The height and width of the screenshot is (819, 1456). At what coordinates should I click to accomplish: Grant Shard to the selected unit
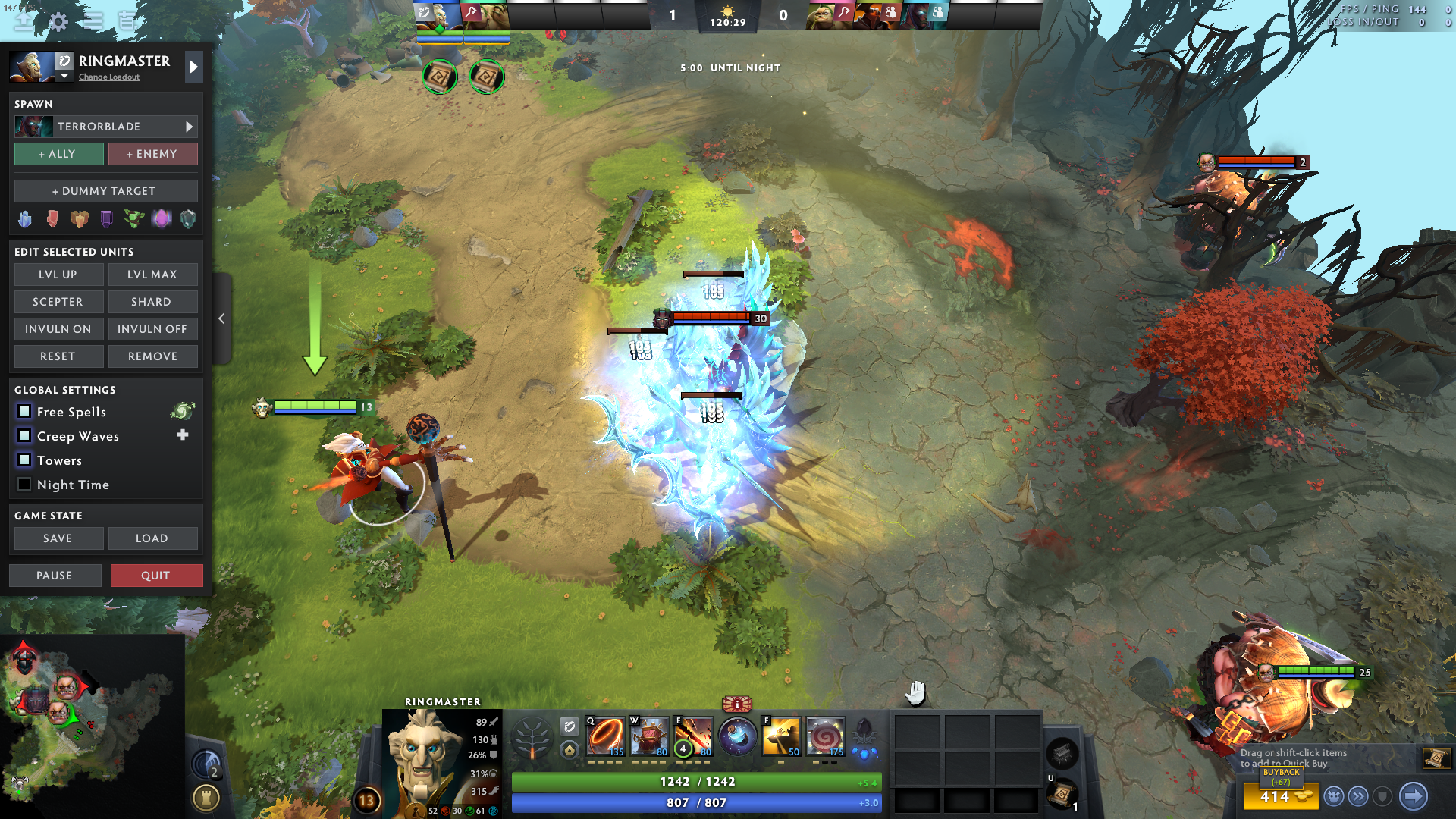(152, 302)
